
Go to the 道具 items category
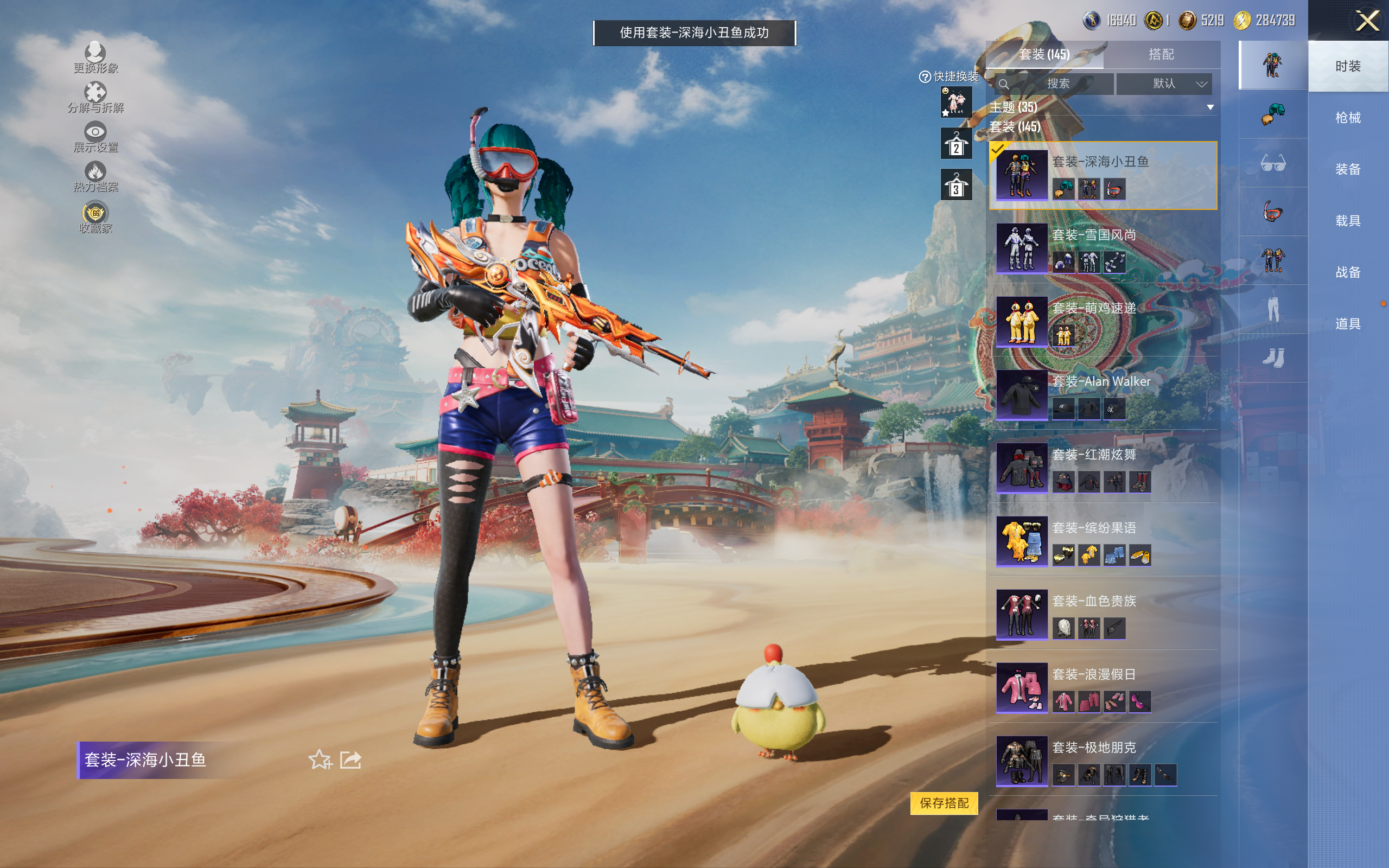point(1348,324)
